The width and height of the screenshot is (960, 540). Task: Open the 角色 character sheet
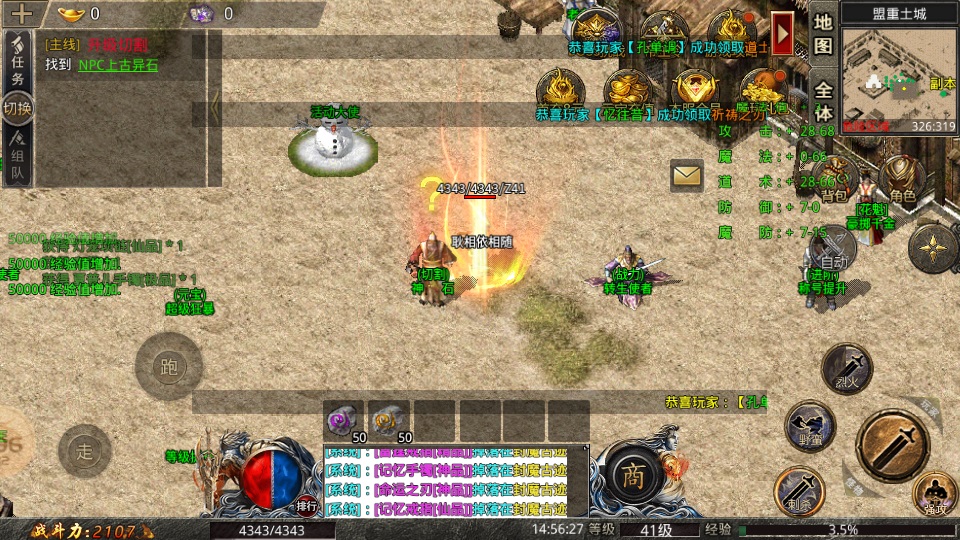pyautogui.click(x=903, y=180)
